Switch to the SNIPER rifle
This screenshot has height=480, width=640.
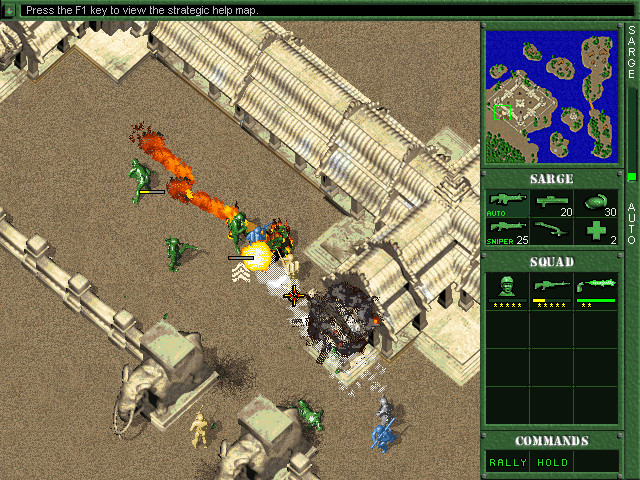coord(507,231)
